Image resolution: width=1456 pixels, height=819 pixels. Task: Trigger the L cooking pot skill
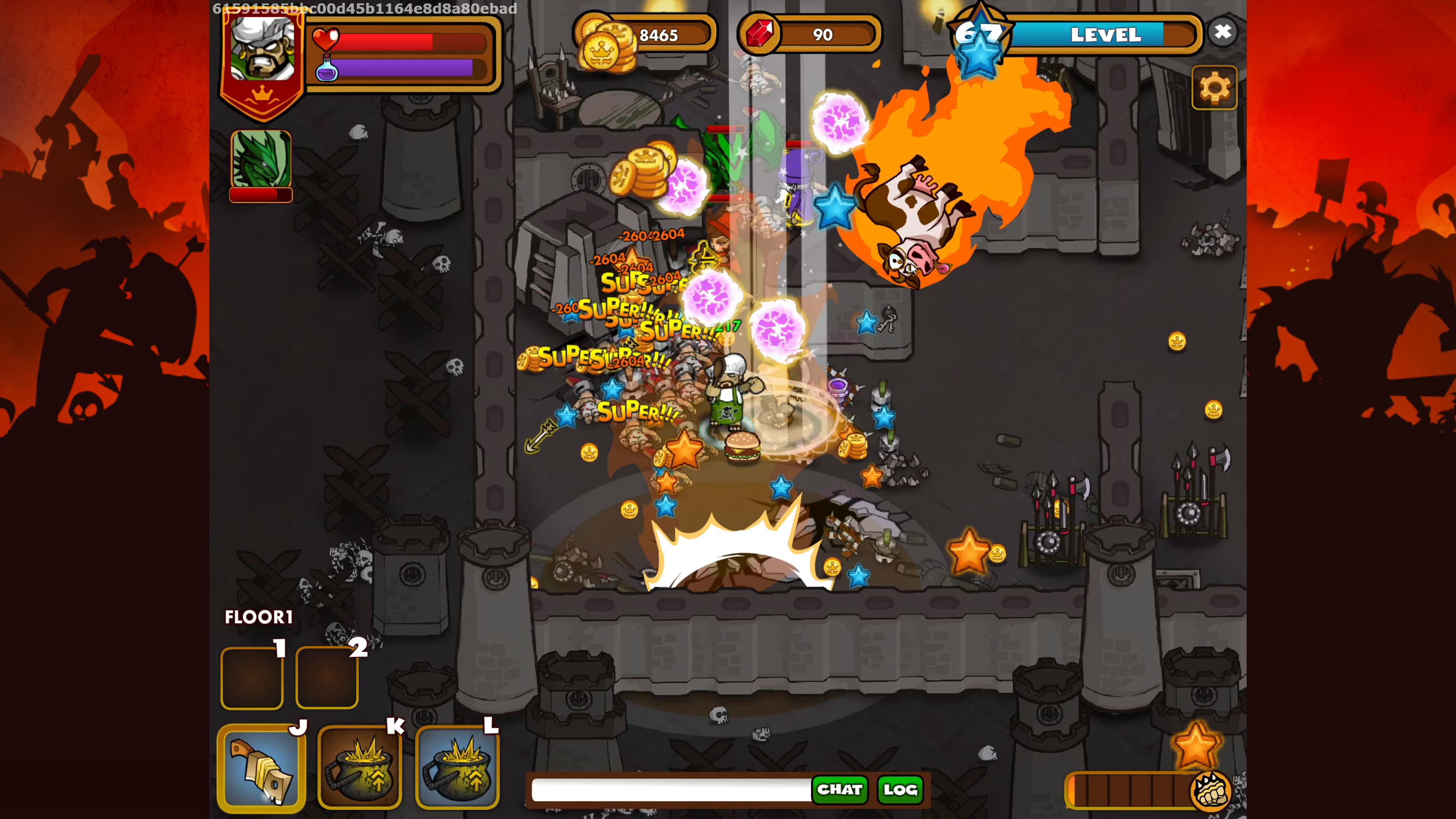457,767
